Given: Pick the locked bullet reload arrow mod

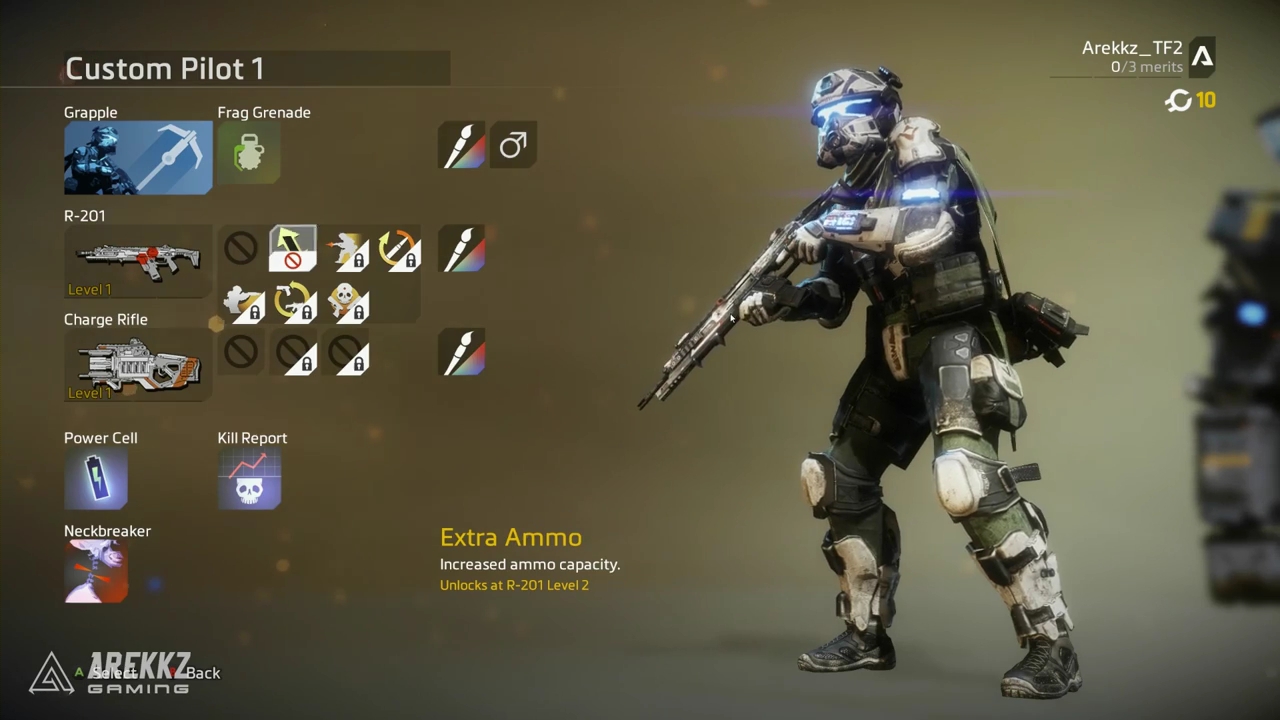Looking at the screenshot, I should (398, 250).
